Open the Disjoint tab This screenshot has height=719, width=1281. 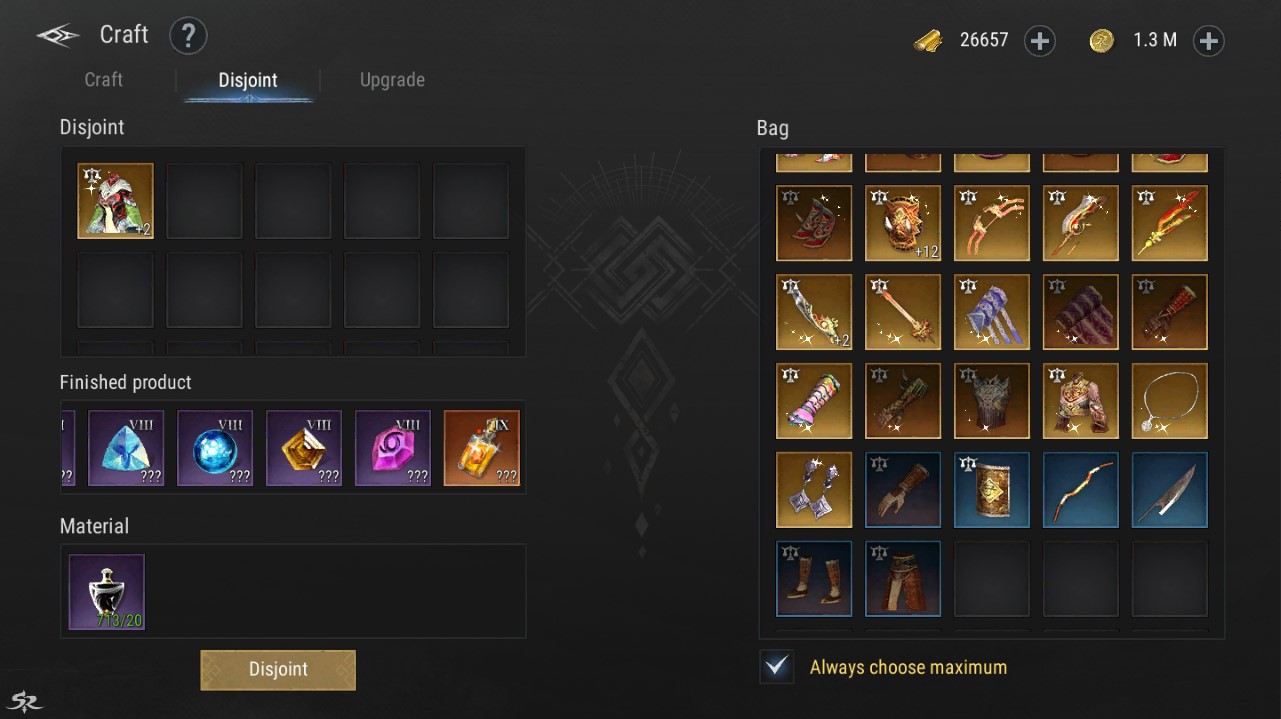pos(248,81)
